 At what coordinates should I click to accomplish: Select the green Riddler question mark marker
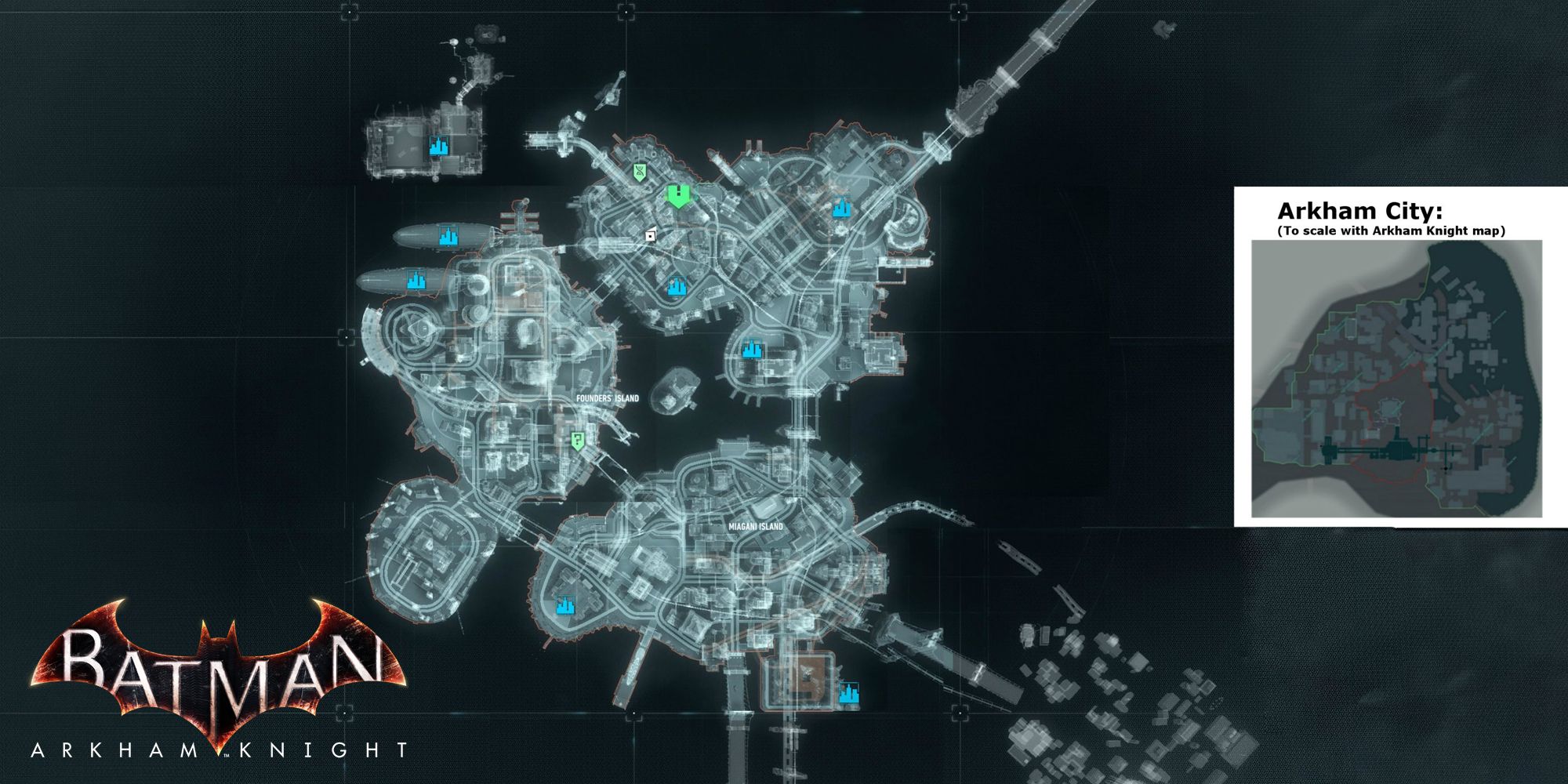[x=578, y=441]
